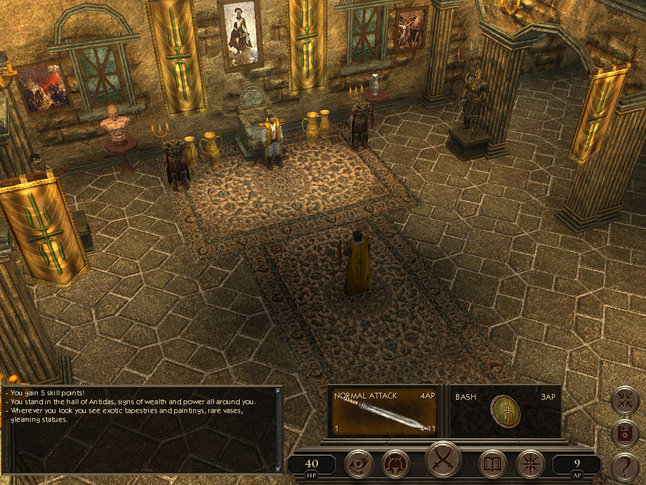
Task: Click the floppy disk save button
Action: (x=625, y=434)
